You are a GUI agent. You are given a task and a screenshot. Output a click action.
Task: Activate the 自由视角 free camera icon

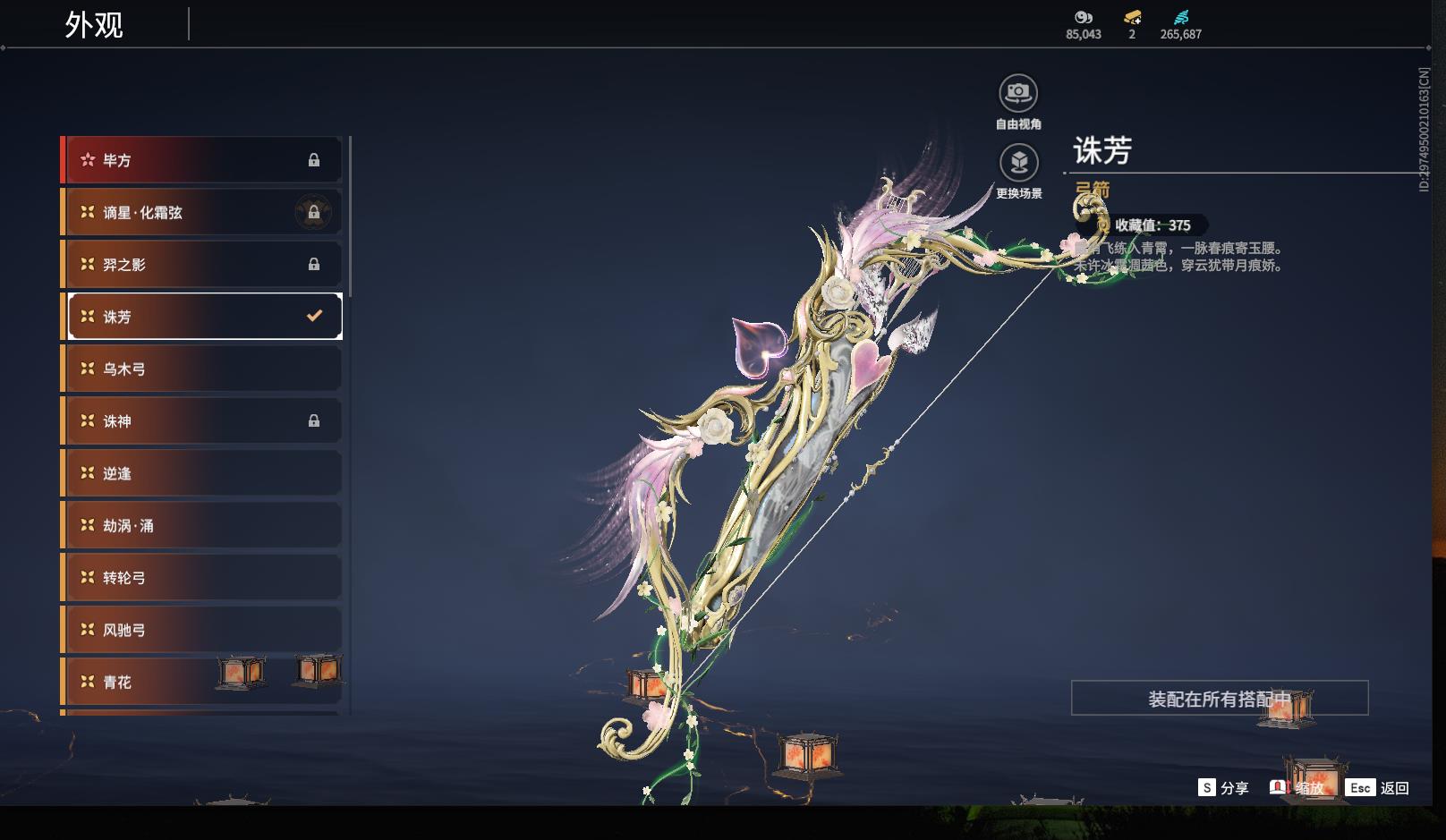pyautogui.click(x=1018, y=93)
